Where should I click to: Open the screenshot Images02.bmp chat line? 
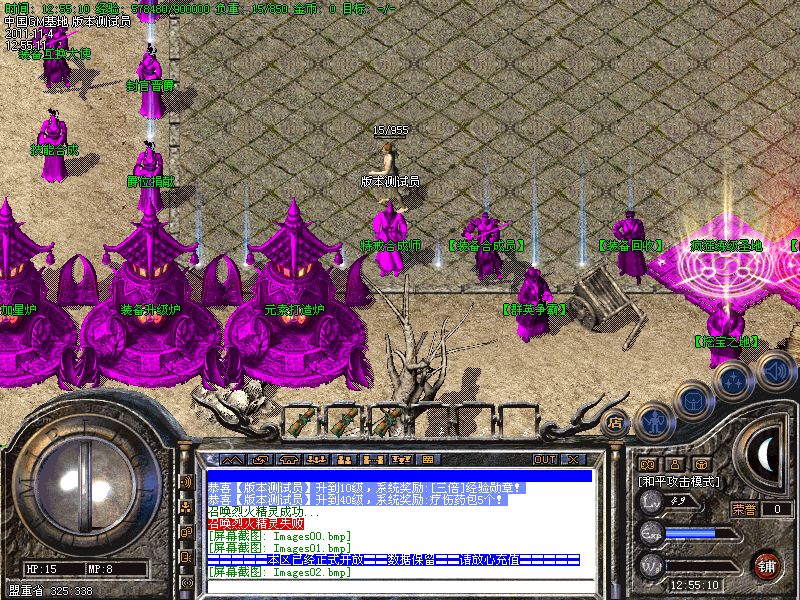click(x=280, y=572)
